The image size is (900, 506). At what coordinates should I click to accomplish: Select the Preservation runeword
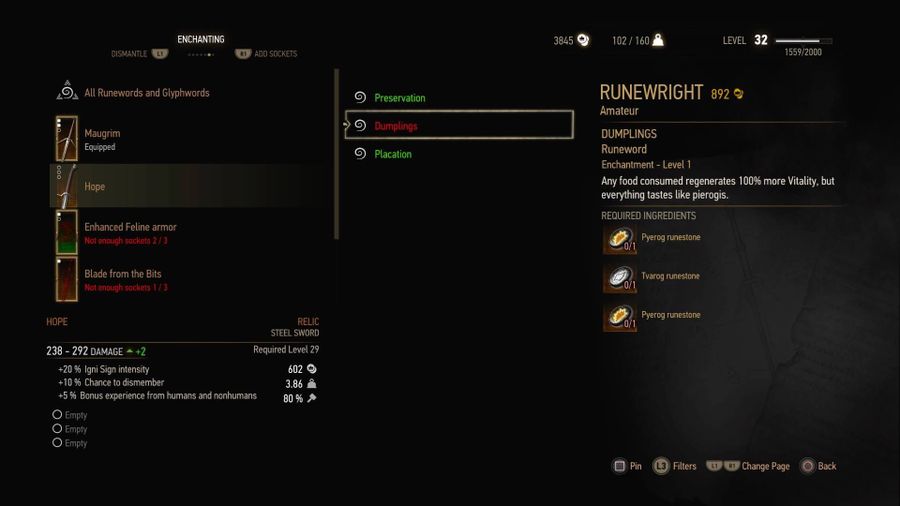click(399, 98)
